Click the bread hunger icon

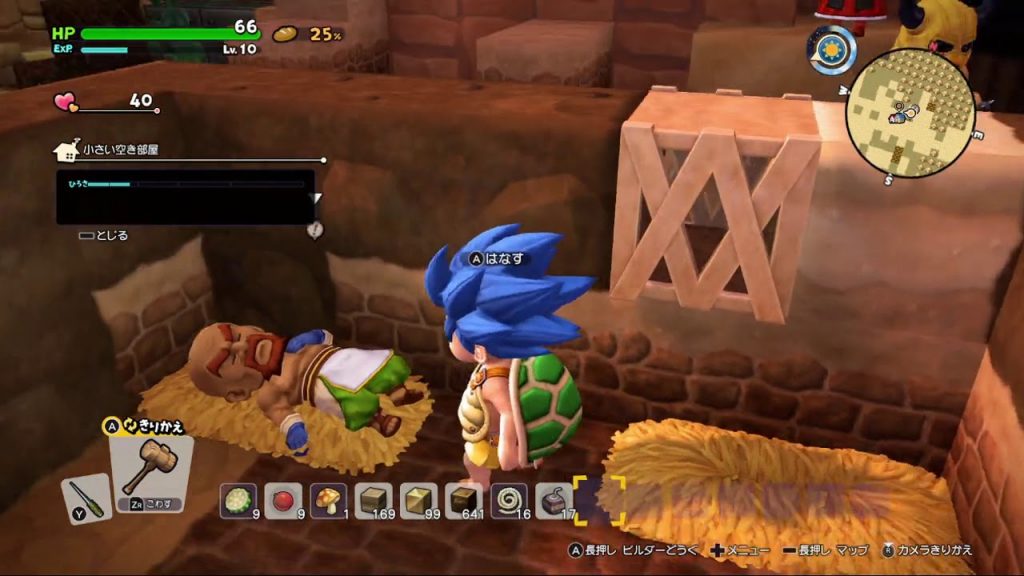tap(286, 34)
